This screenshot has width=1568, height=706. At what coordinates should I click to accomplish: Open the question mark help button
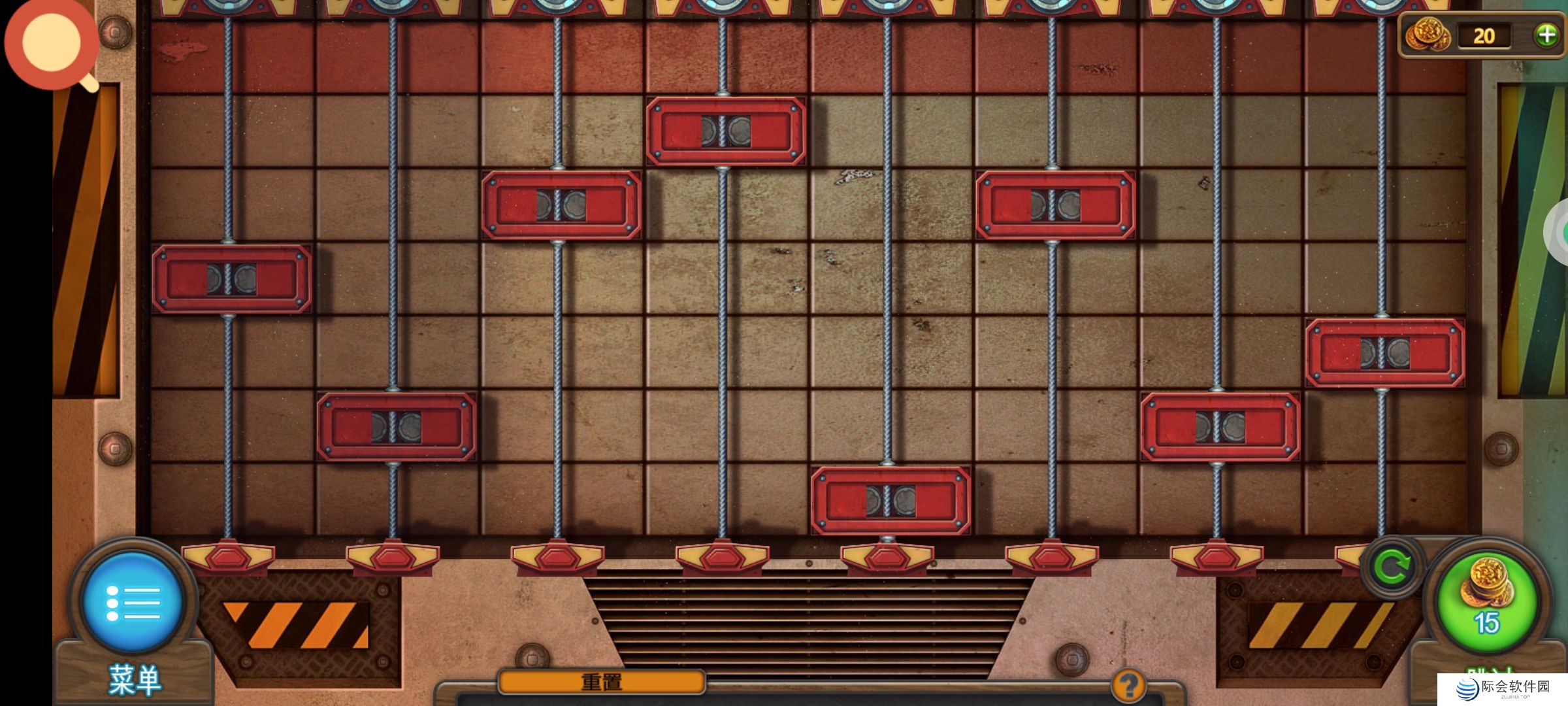coord(1128,685)
